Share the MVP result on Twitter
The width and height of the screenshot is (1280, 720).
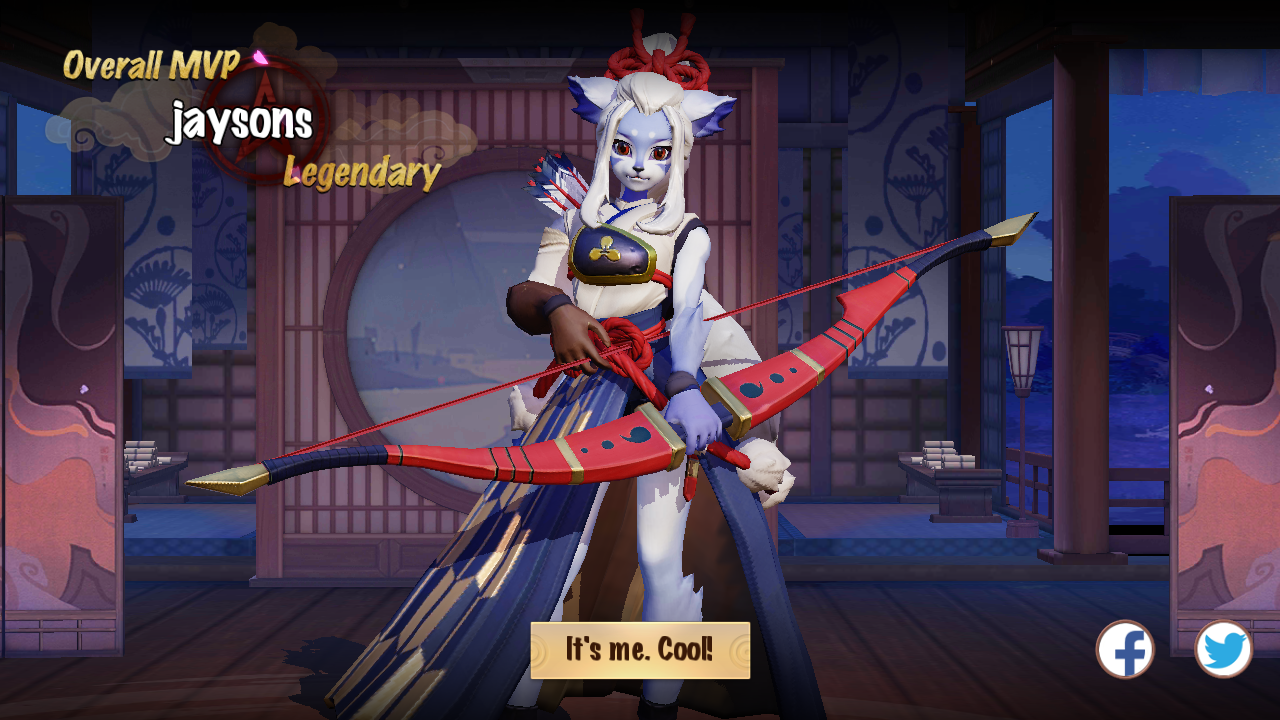(1223, 649)
